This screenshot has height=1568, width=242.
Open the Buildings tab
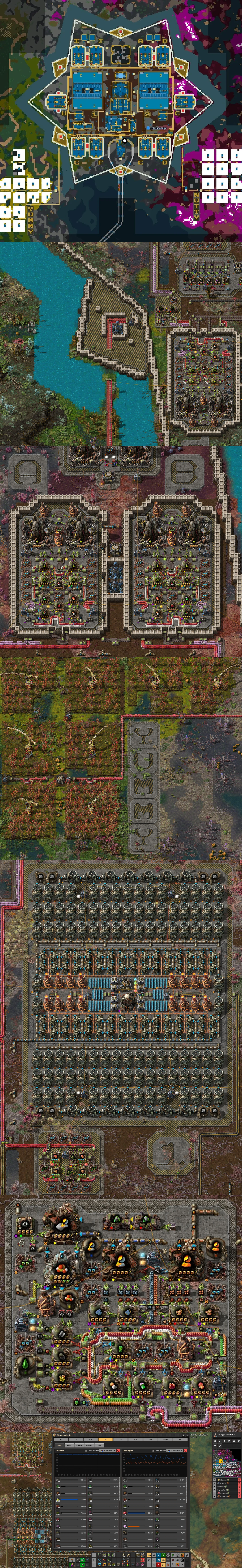[79, 1445]
